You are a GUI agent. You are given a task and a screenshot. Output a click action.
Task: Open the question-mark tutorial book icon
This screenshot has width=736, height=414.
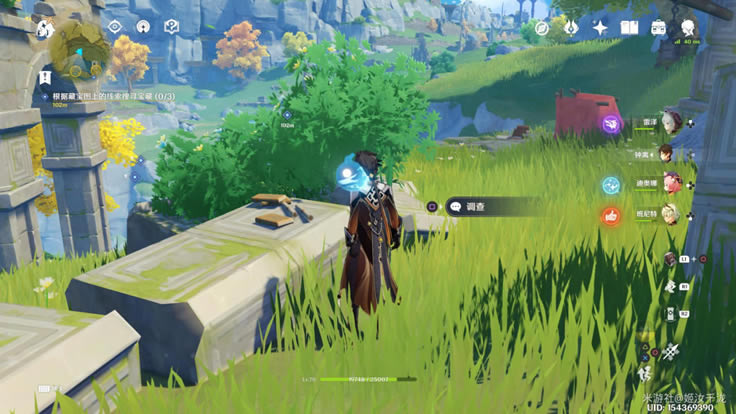tap(171, 26)
